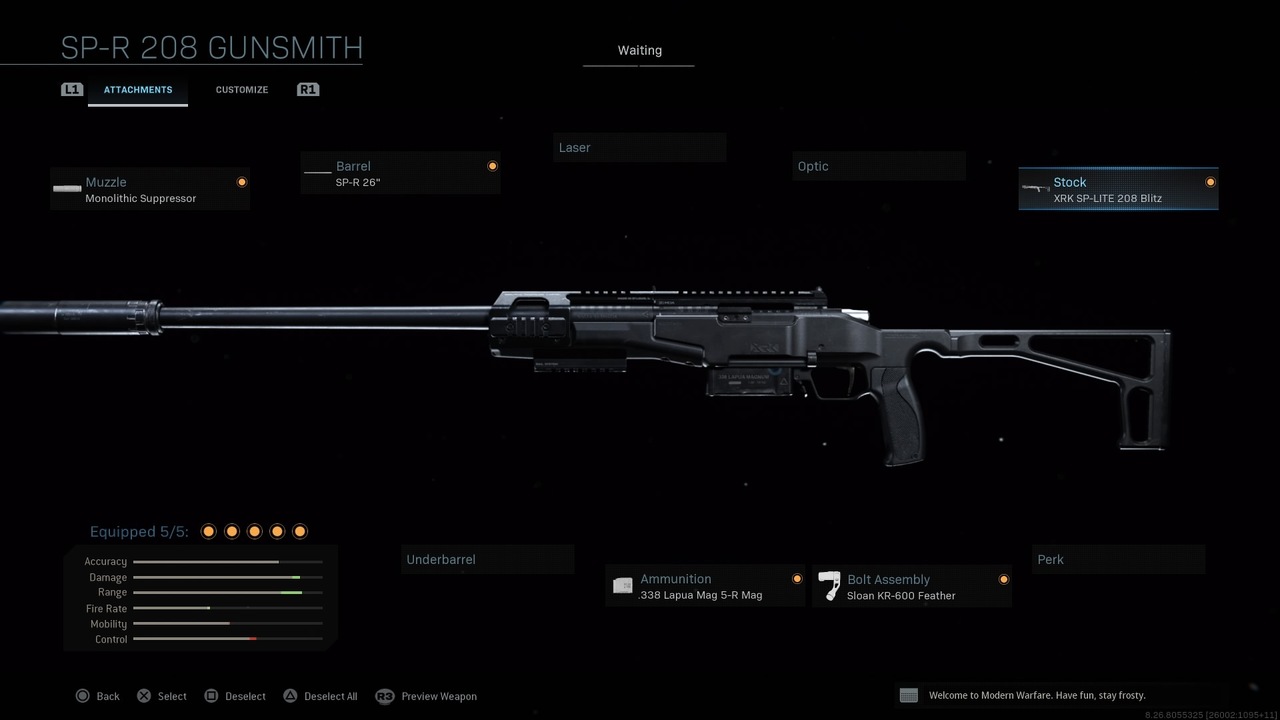
Task: Open the Optic attachment slot
Action: click(878, 166)
